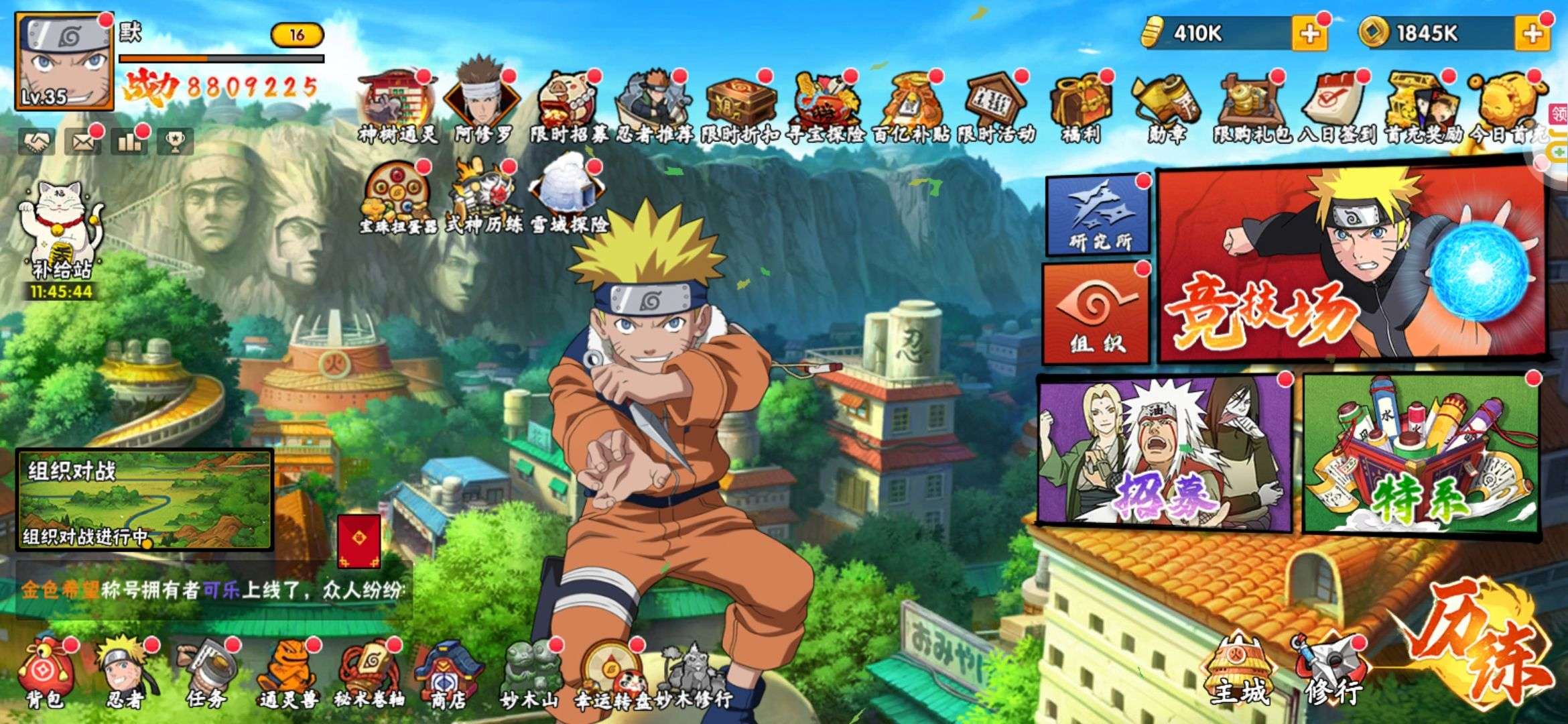The height and width of the screenshot is (724, 1568).
Task: View the 任务 quest list
Action: 206,672
